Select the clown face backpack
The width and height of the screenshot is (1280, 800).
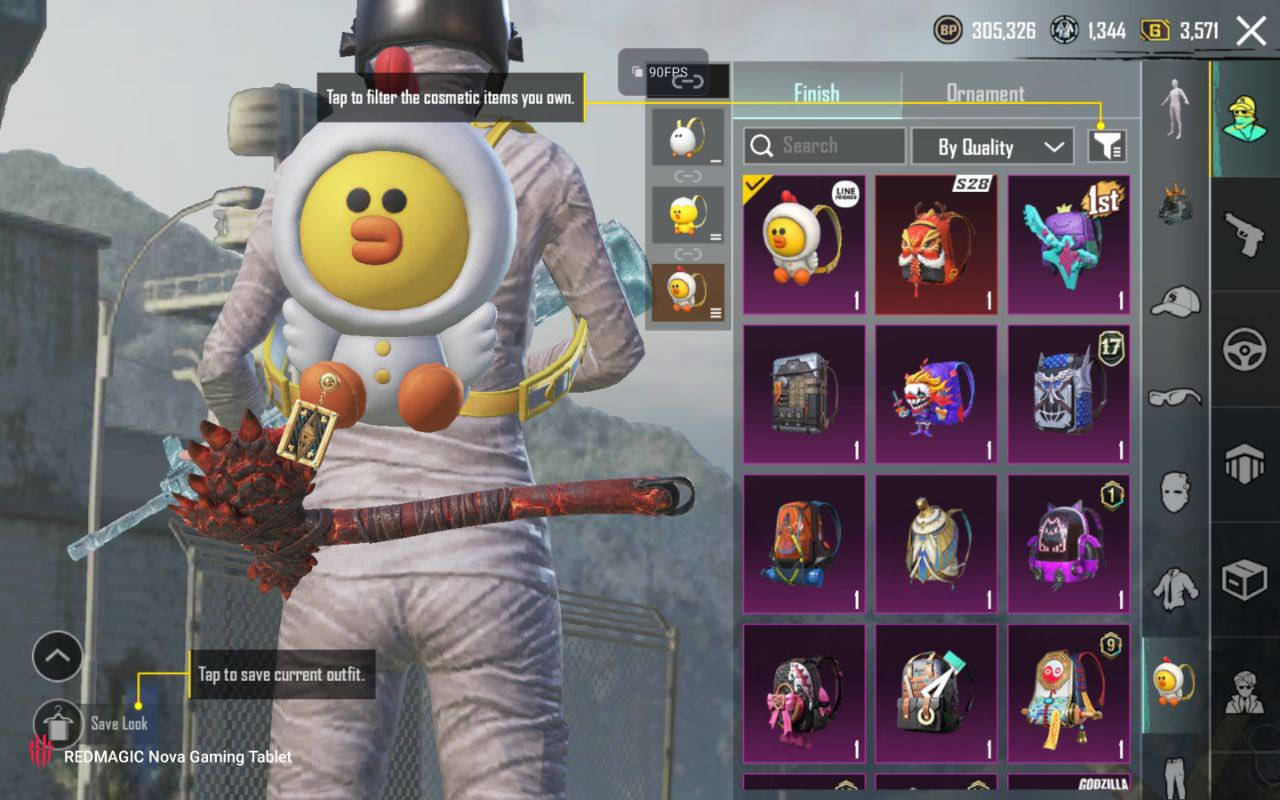click(936, 394)
